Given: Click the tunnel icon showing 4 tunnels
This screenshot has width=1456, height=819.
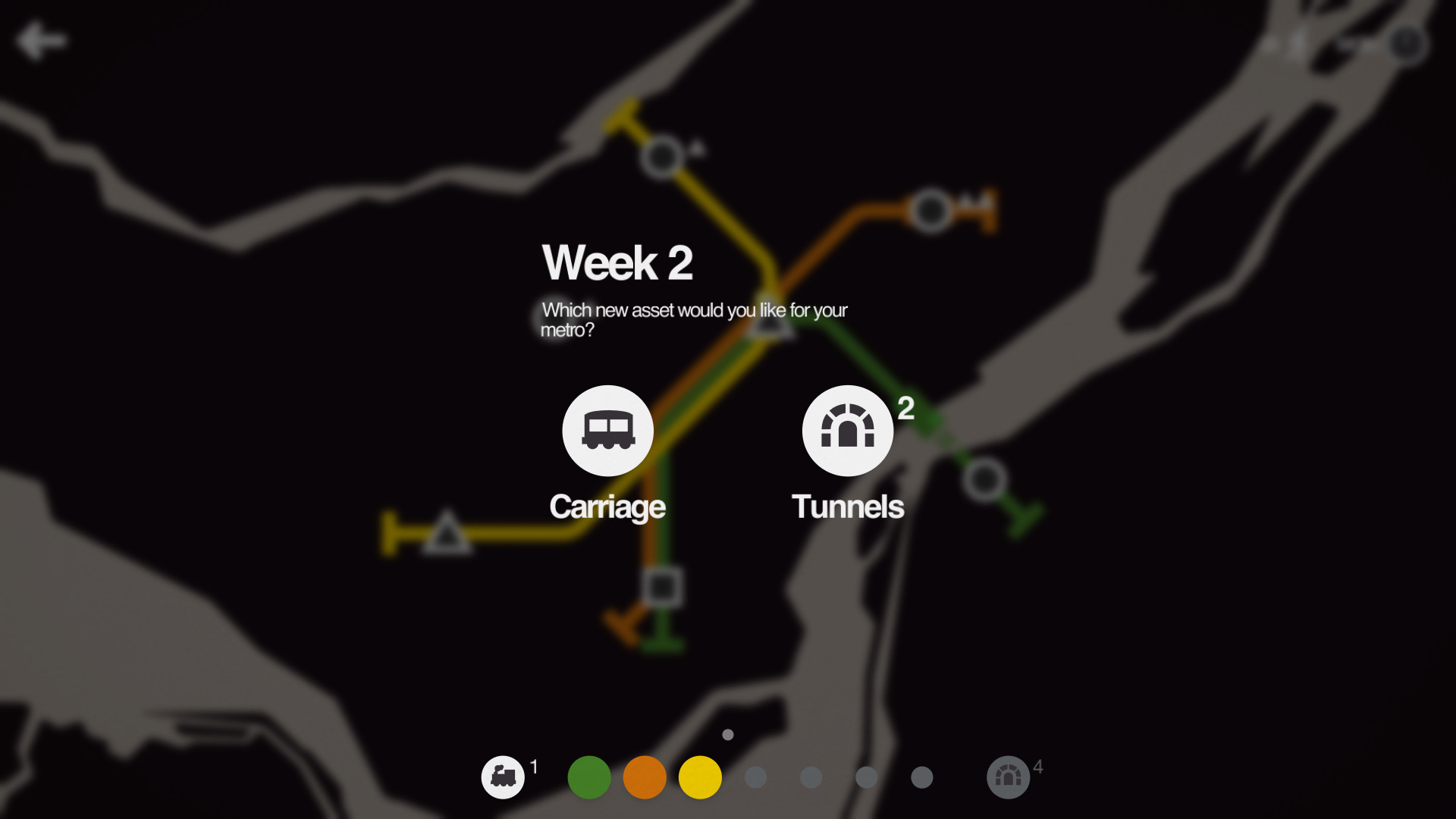Looking at the screenshot, I should pyautogui.click(x=1008, y=777).
